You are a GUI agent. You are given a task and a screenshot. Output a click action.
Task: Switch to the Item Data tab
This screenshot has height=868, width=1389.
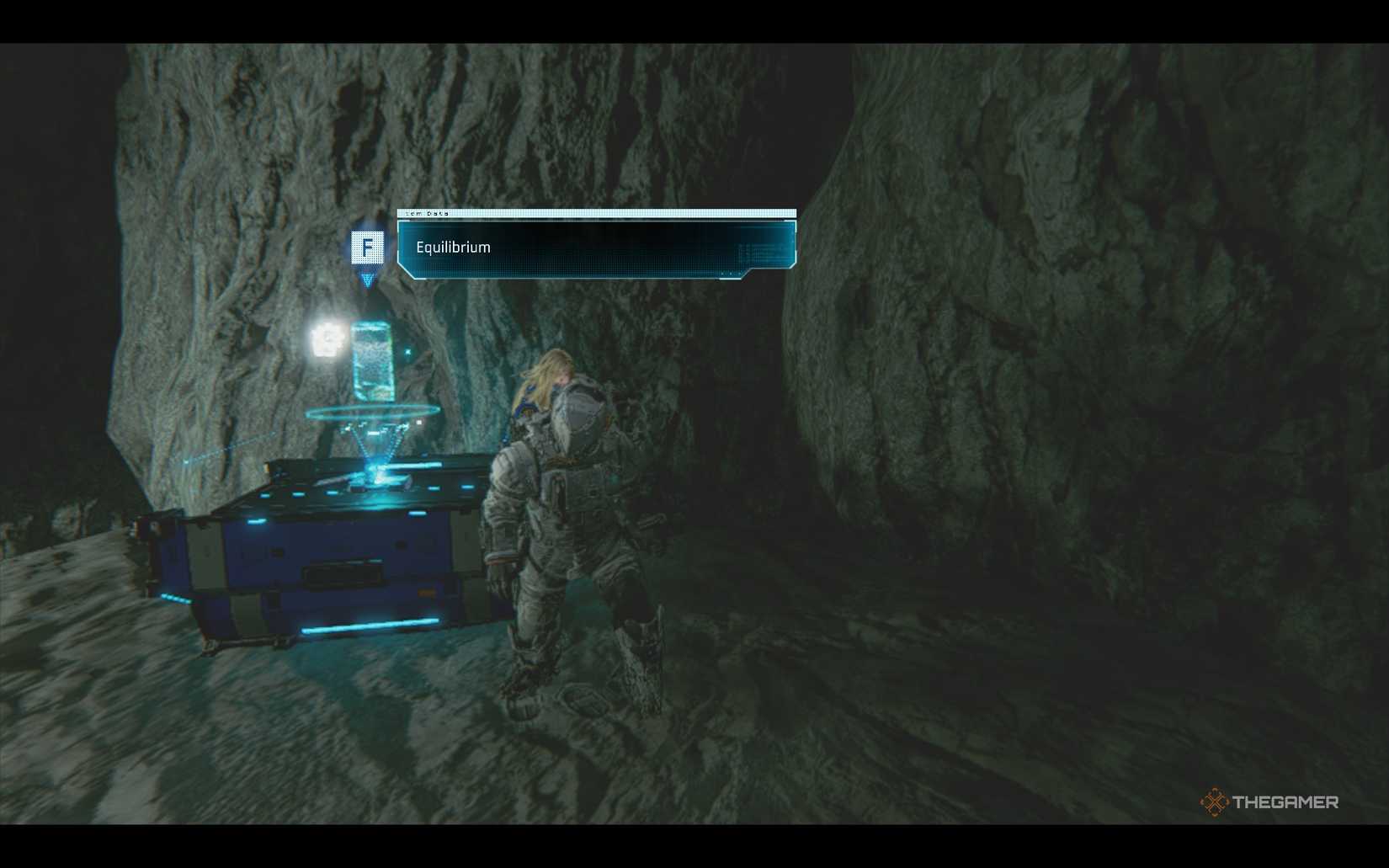[x=428, y=214]
